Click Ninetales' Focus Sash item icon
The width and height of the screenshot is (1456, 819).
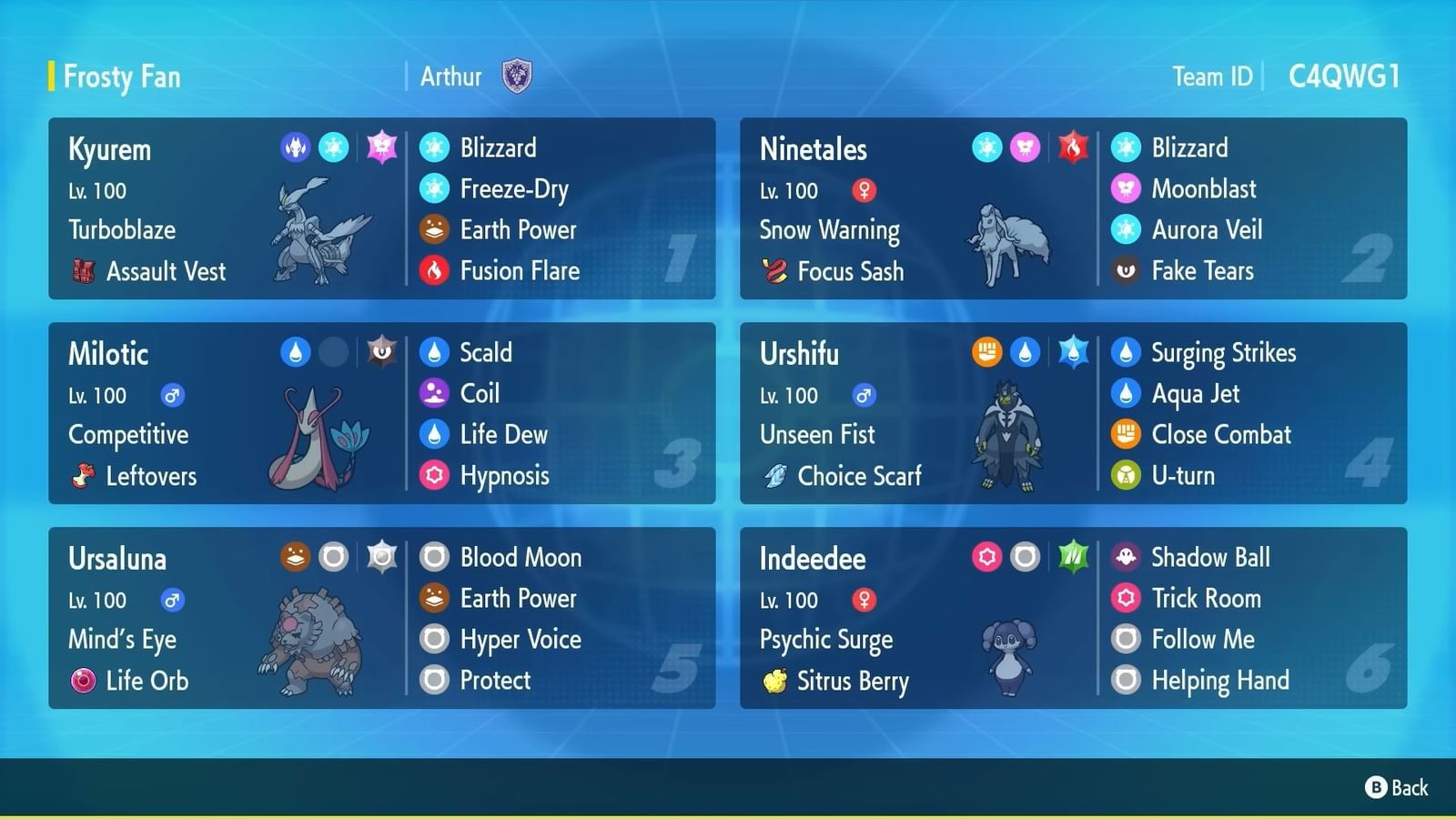[x=773, y=271]
